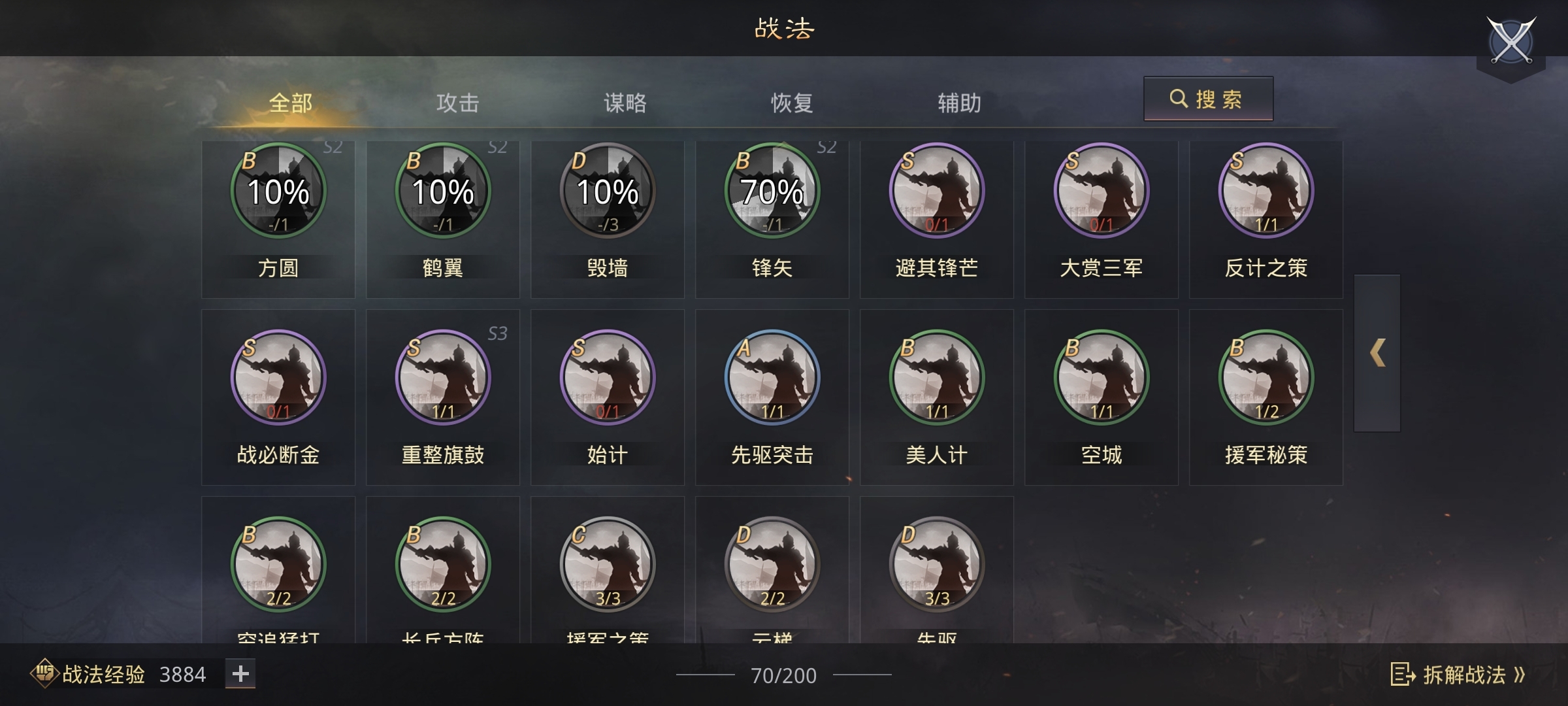Select the 援军秘策 tactic showing 1/2
The width and height of the screenshot is (1568, 706).
(x=1266, y=376)
